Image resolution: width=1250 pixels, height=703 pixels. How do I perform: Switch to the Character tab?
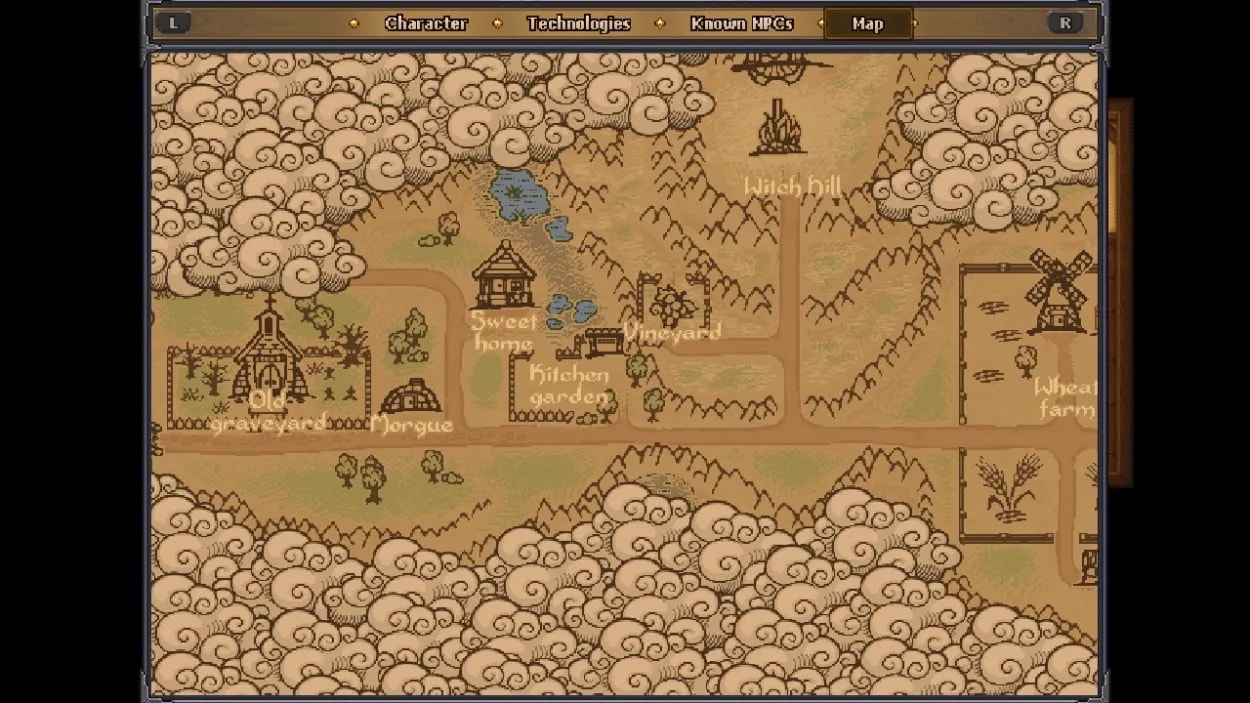pos(426,24)
